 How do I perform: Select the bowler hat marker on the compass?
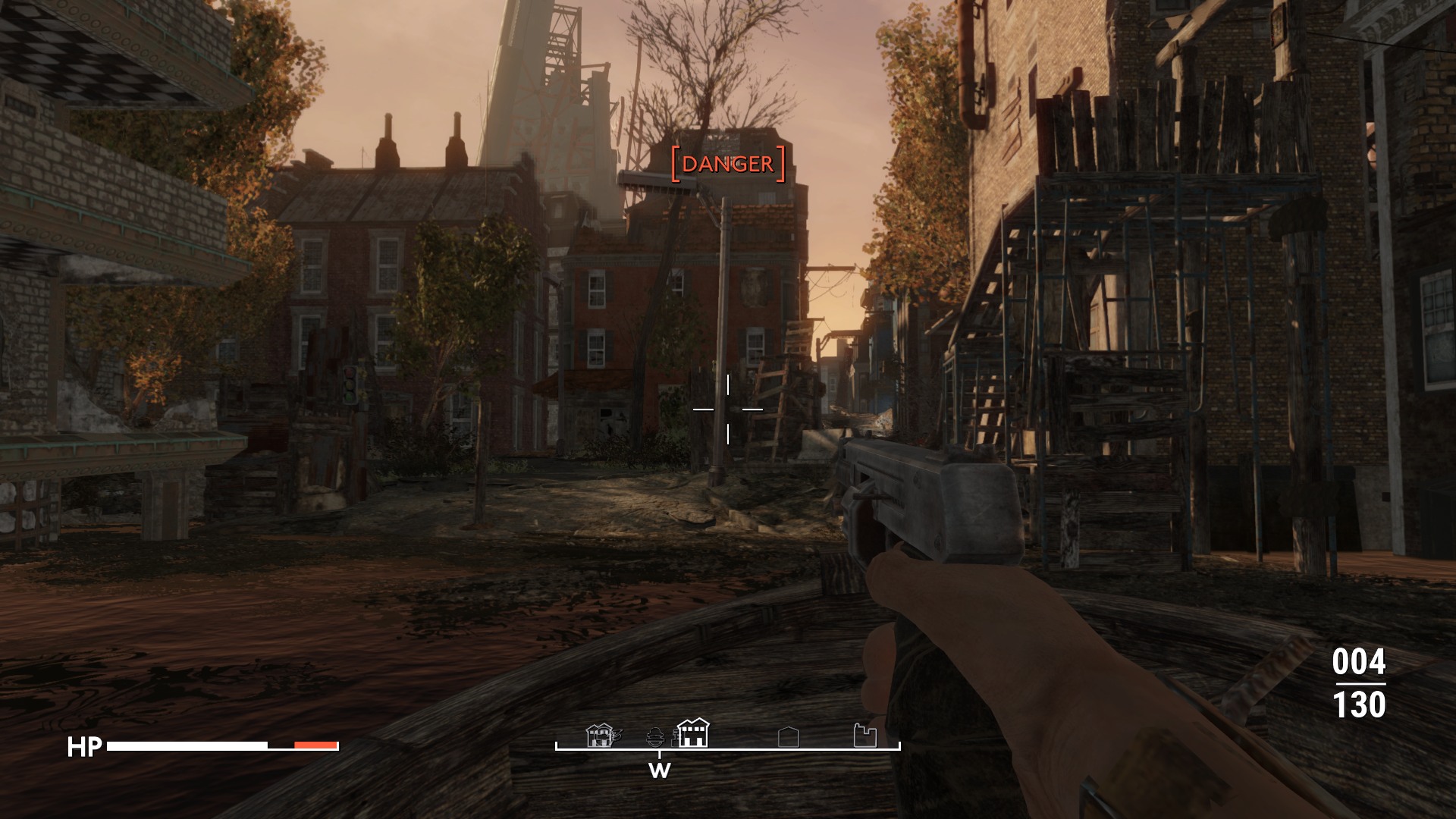(x=656, y=736)
